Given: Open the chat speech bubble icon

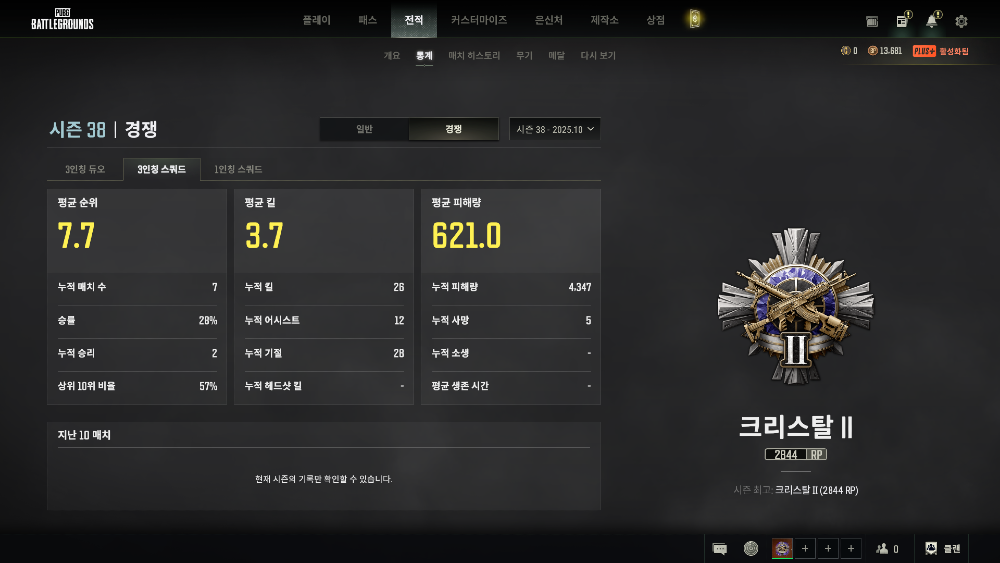Looking at the screenshot, I should [x=719, y=548].
